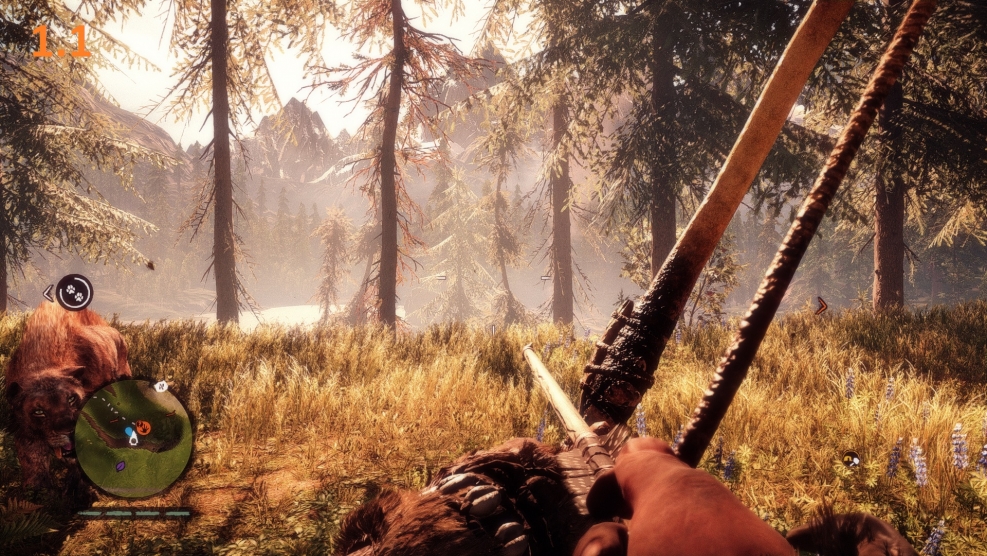Click the orange marker on the minimap

pos(143,428)
